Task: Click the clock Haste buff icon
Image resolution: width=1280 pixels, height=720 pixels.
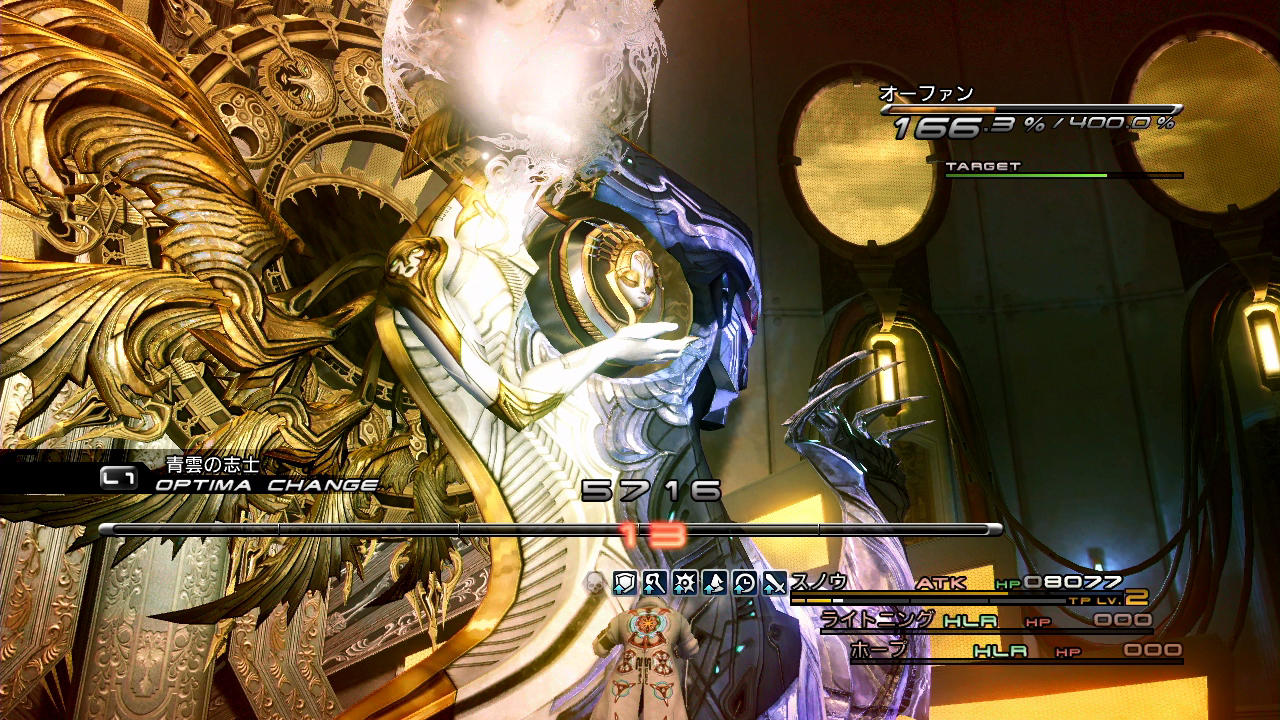Action: click(745, 583)
